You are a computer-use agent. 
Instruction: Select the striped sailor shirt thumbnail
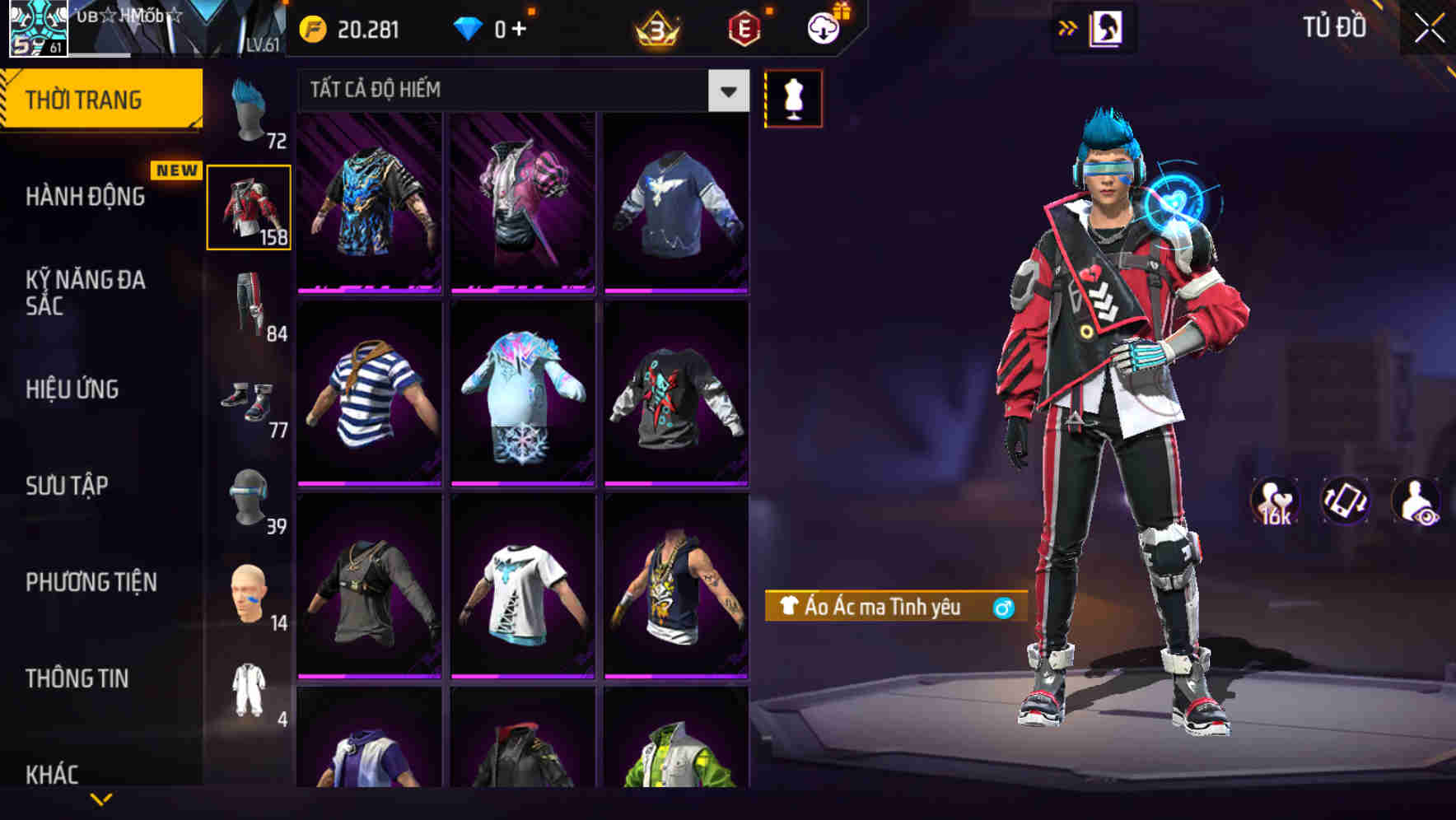pyautogui.click(x=369, y=393)
